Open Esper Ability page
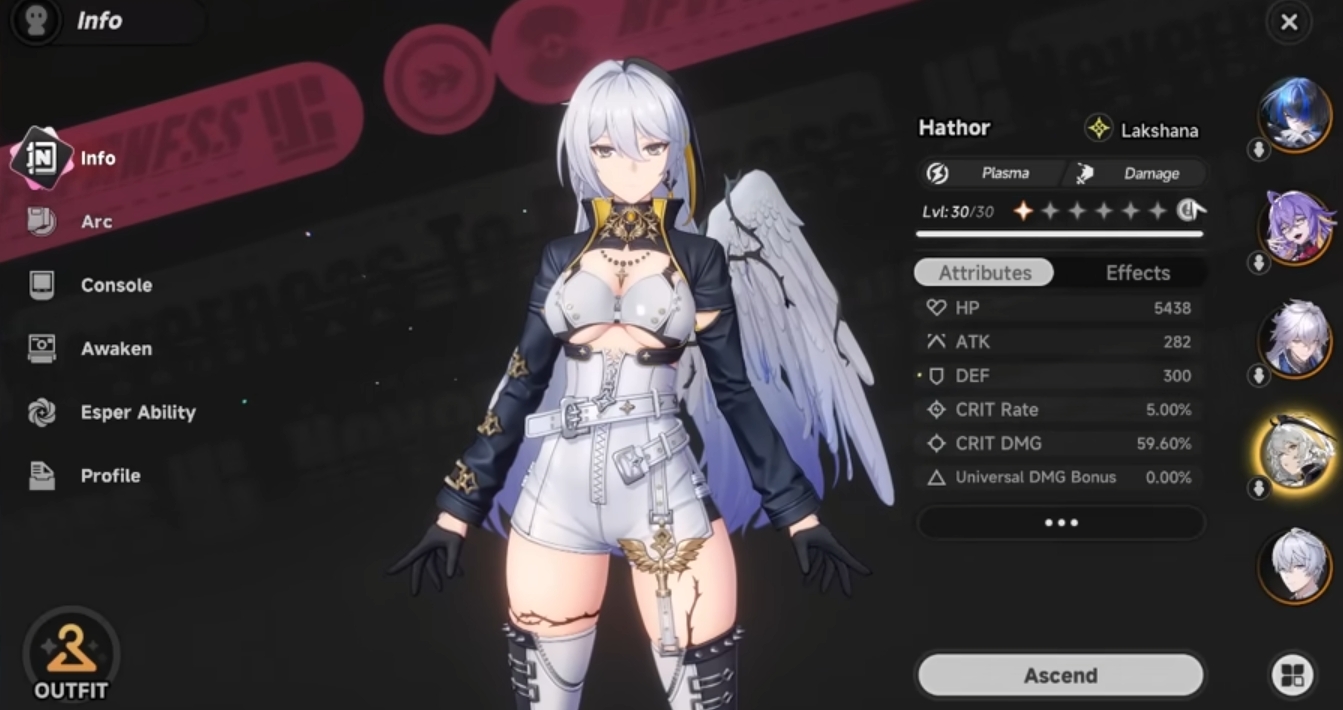Image resolution: width=1343 pixels, height=710 pixels. (137, 412)
